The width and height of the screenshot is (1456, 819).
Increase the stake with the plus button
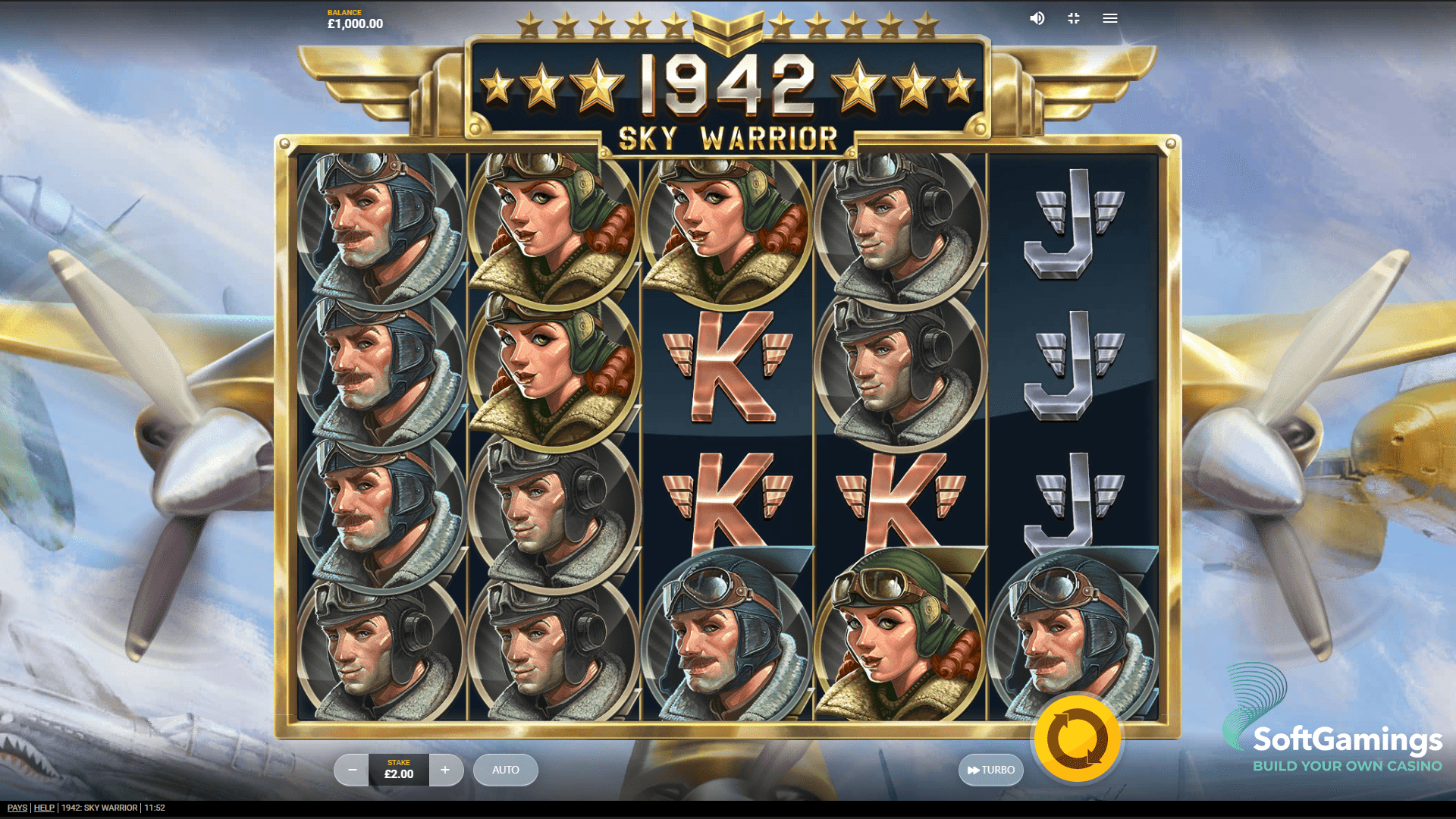click(x=445, y=770)
